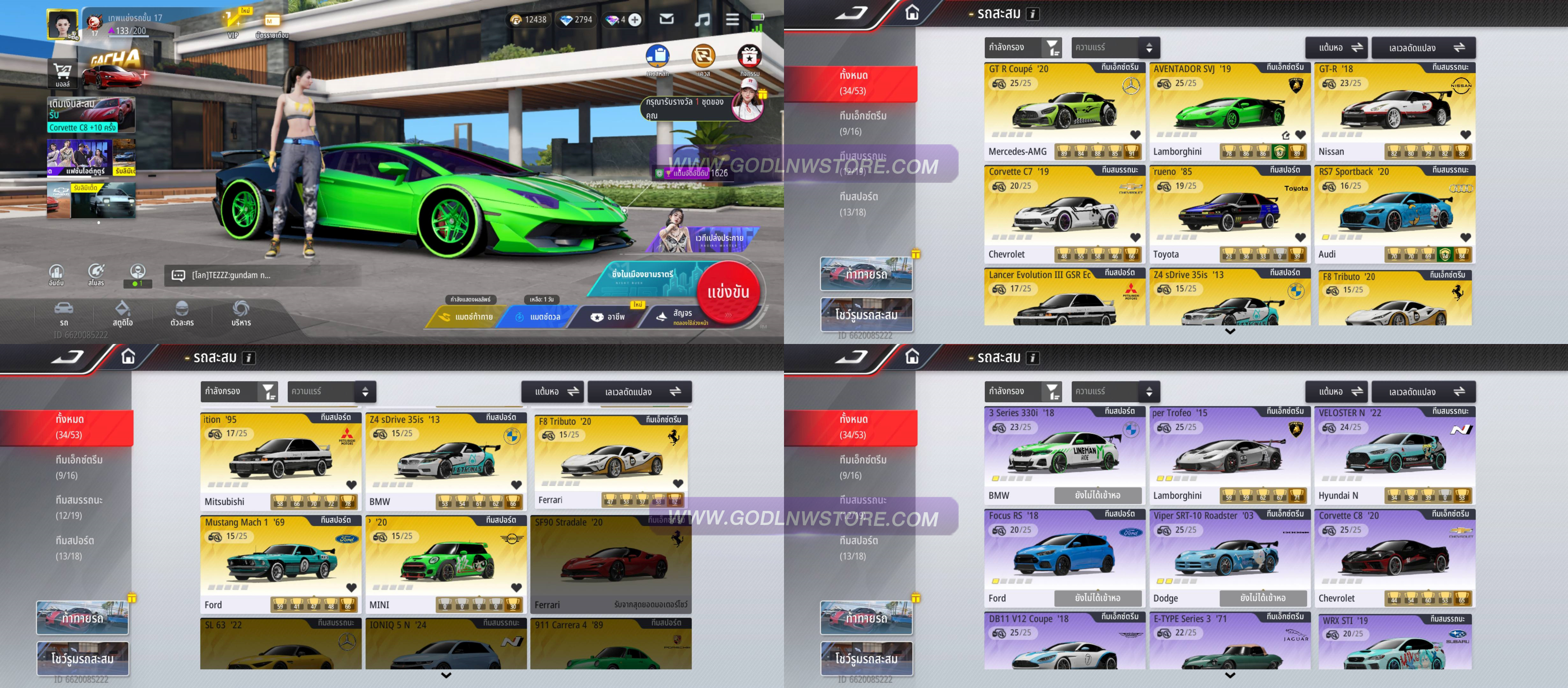Image resolution: width=1568 pixels, height=688 pixels.
Task: Toggle the music note icon
Action: [x=702, y=20]
